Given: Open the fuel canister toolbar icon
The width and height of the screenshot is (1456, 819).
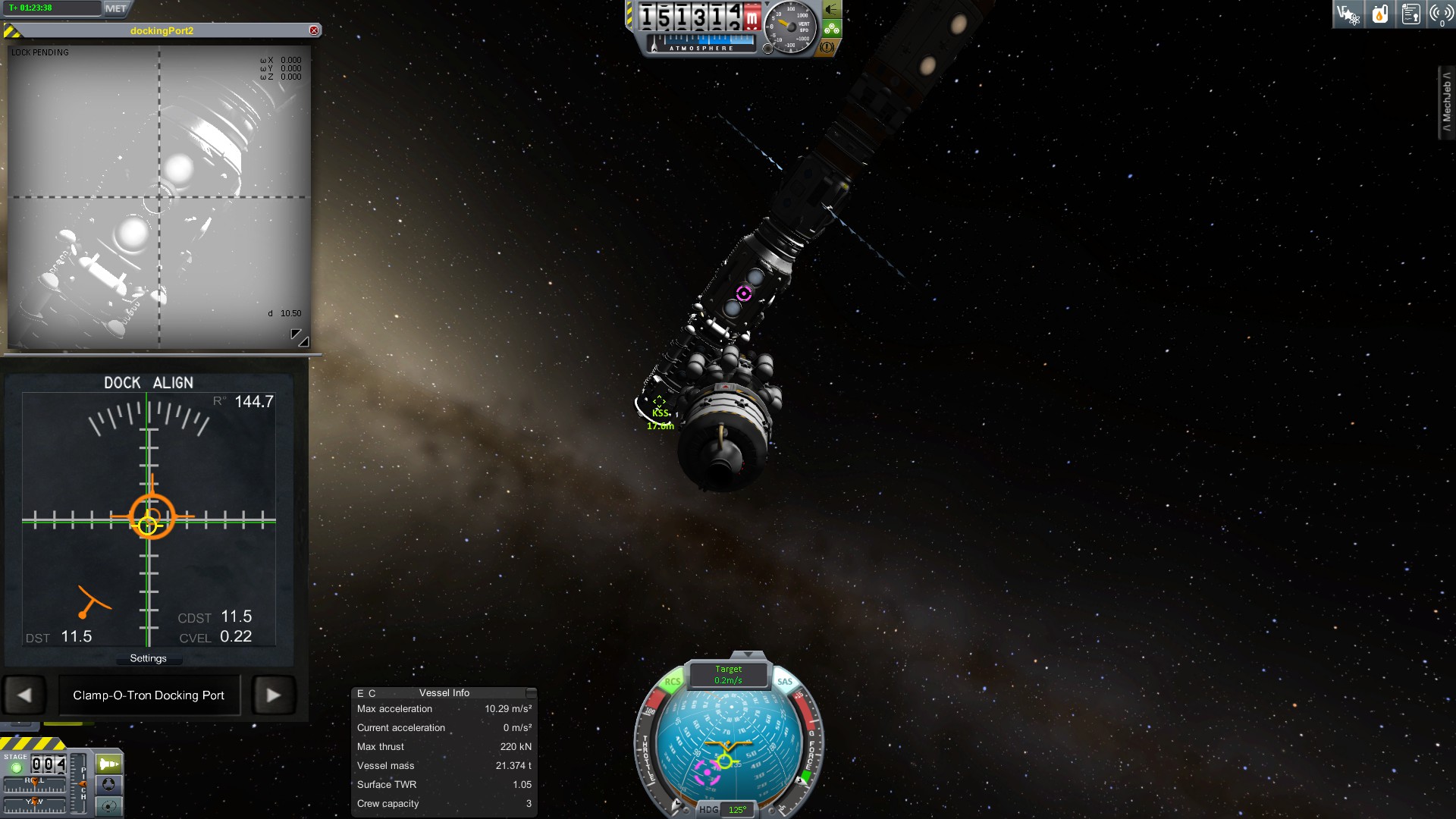Looking at the screenshot, I should click(x=1380, y=14).
